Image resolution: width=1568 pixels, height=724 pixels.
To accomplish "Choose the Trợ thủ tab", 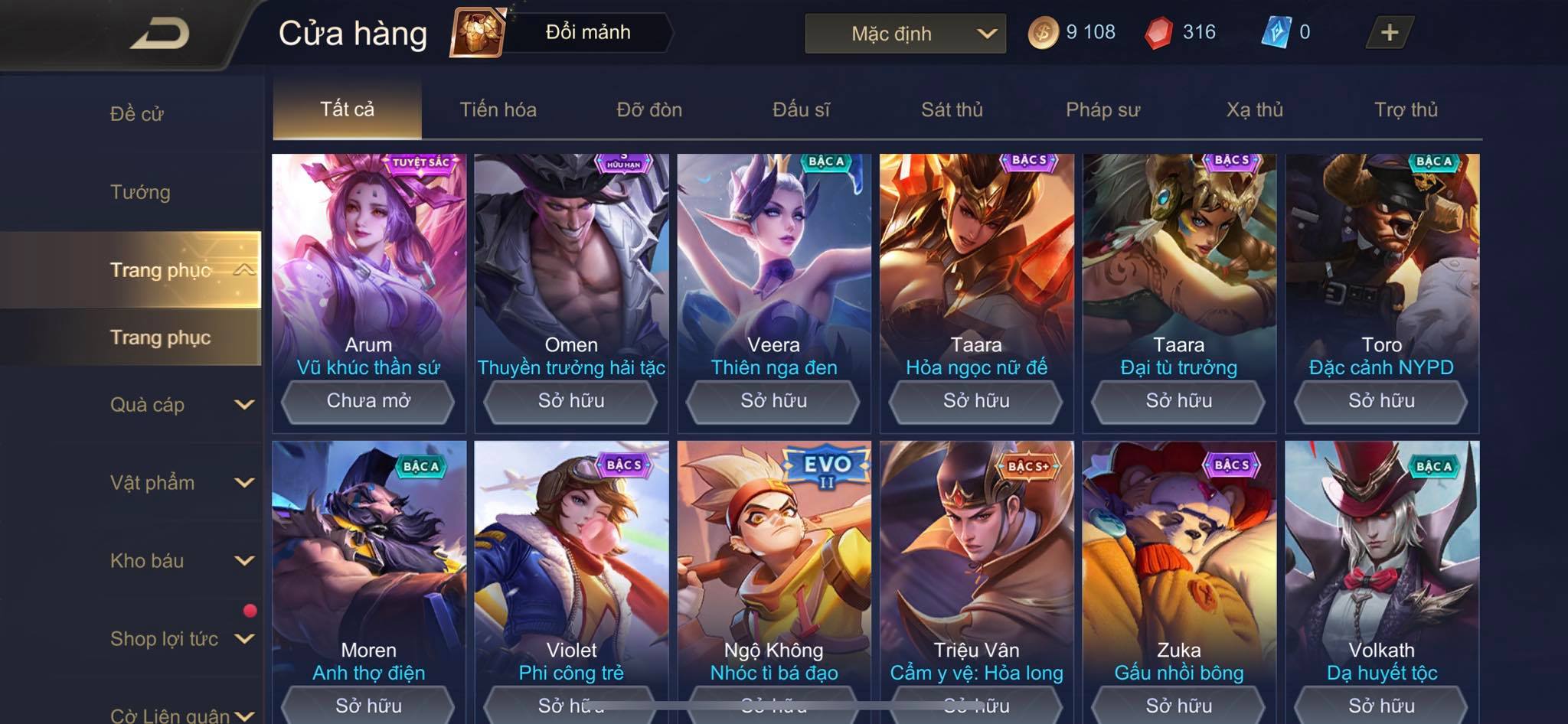I will coord(1406,109).
